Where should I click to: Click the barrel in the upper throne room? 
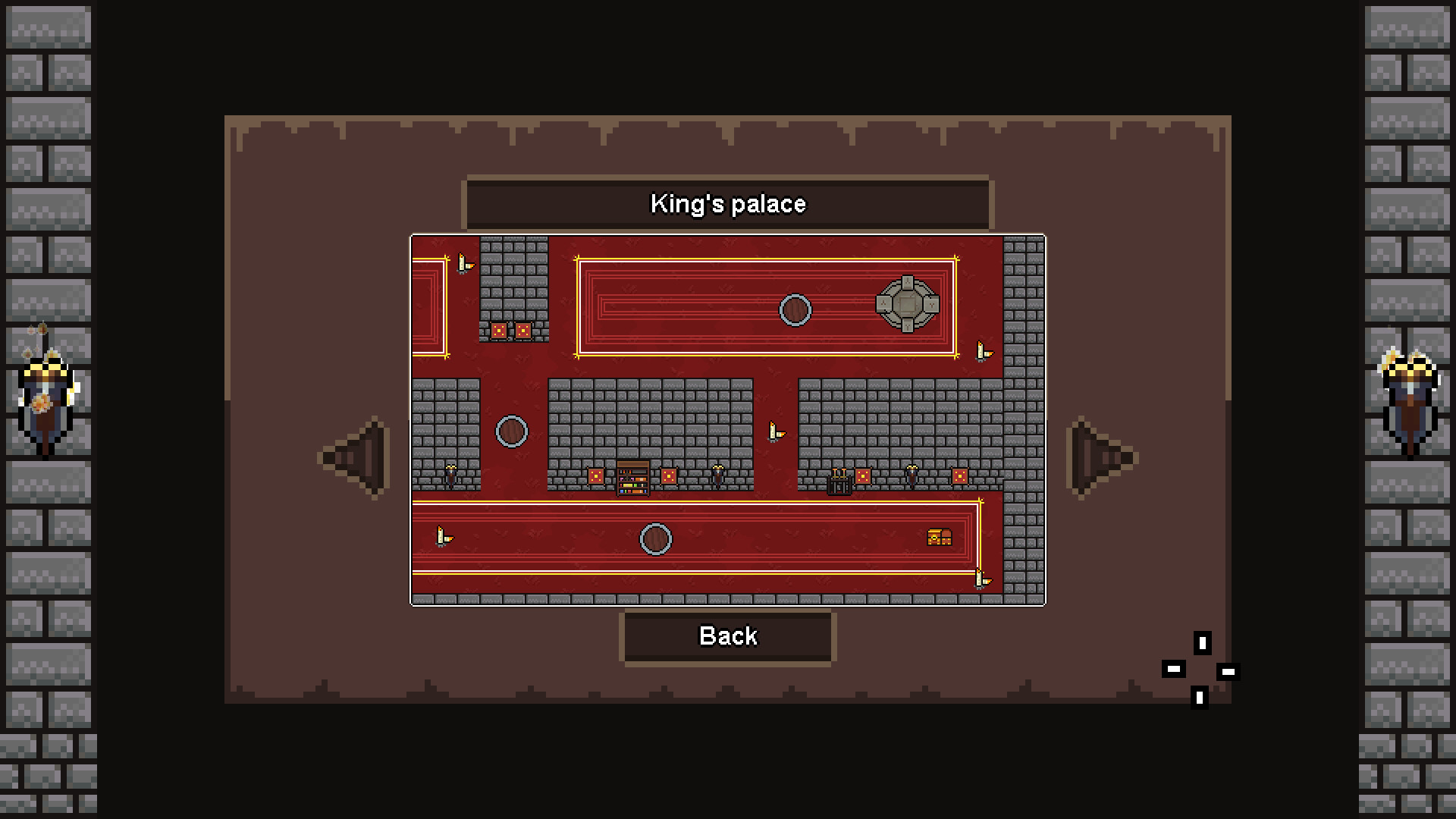(795, 309)
